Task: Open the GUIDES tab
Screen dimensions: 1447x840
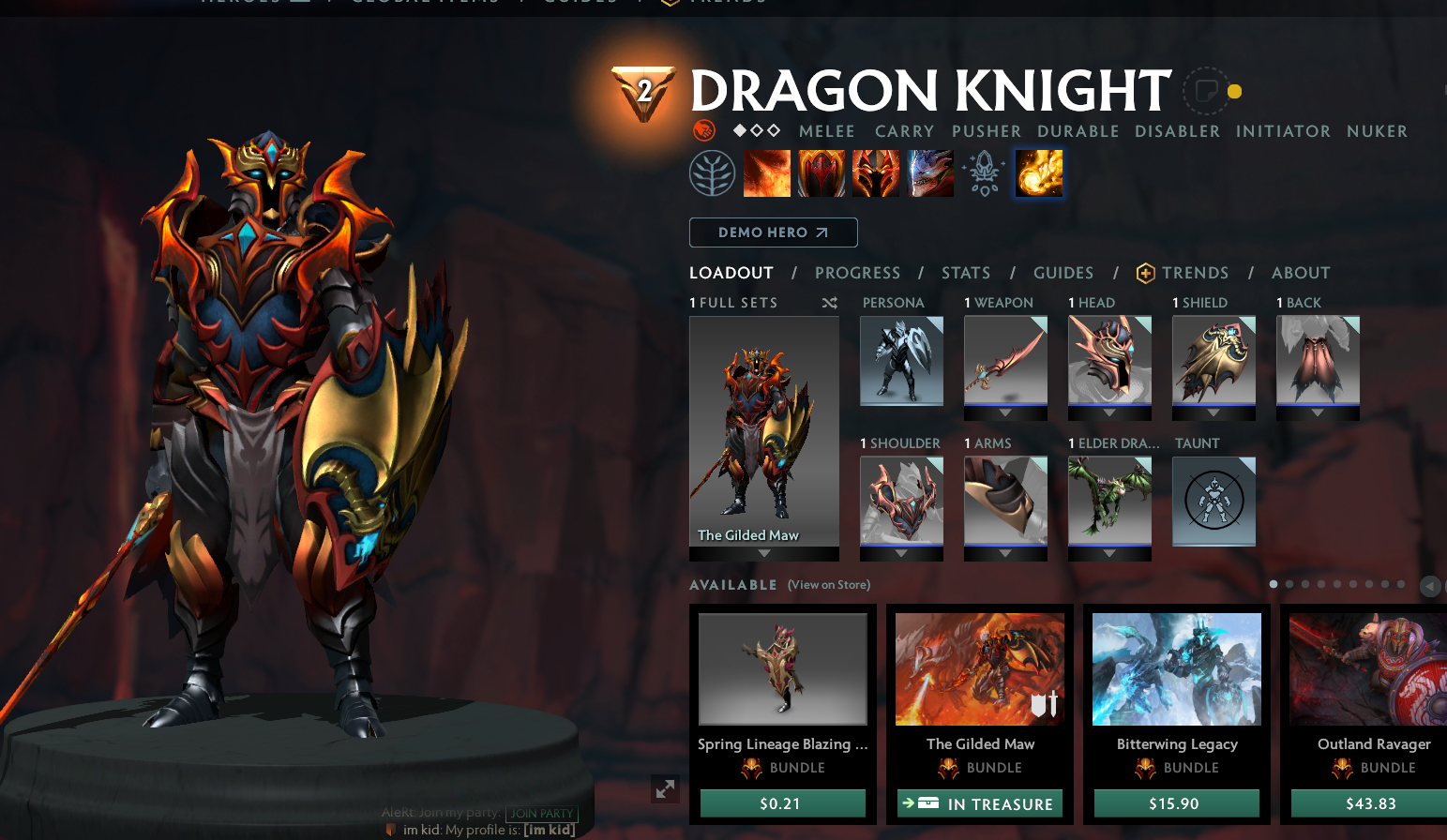Action: tap(1063, 273)
